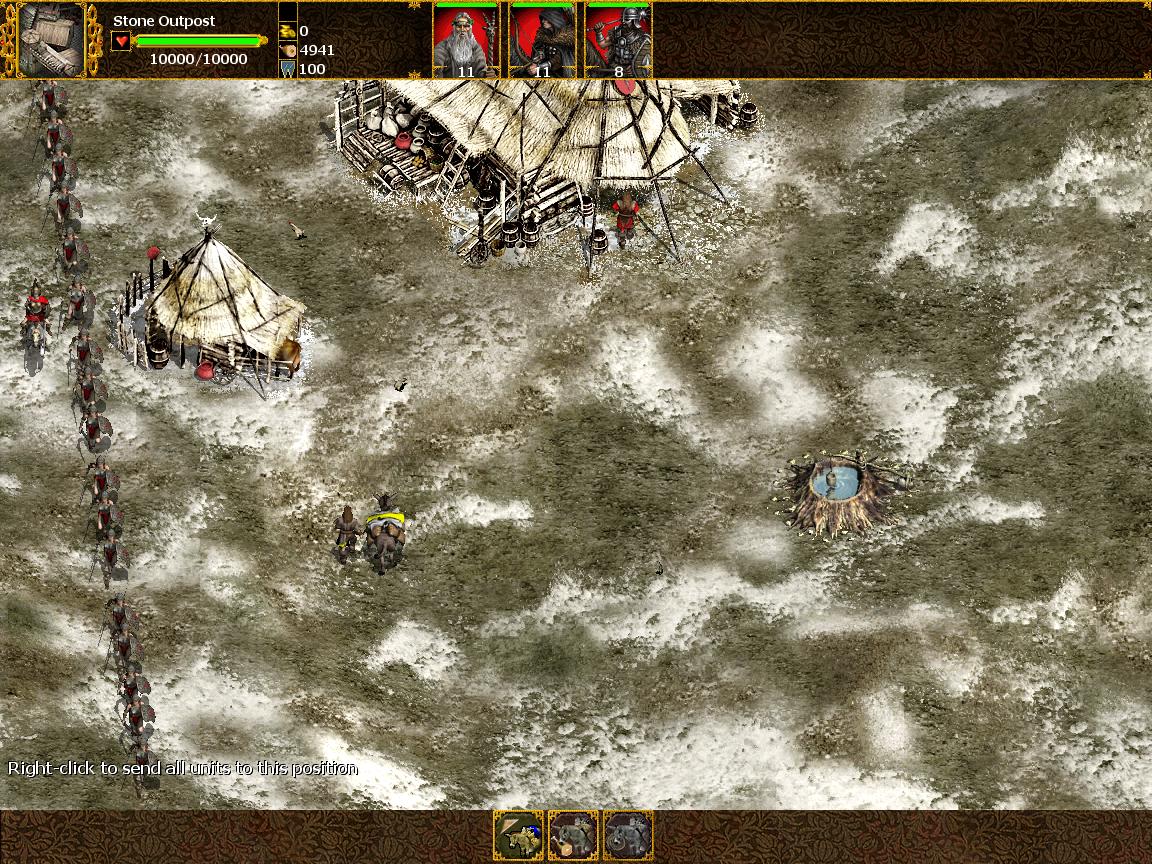
Task: Select the Stone Outpost building portrait
Action: click(51, 40)
